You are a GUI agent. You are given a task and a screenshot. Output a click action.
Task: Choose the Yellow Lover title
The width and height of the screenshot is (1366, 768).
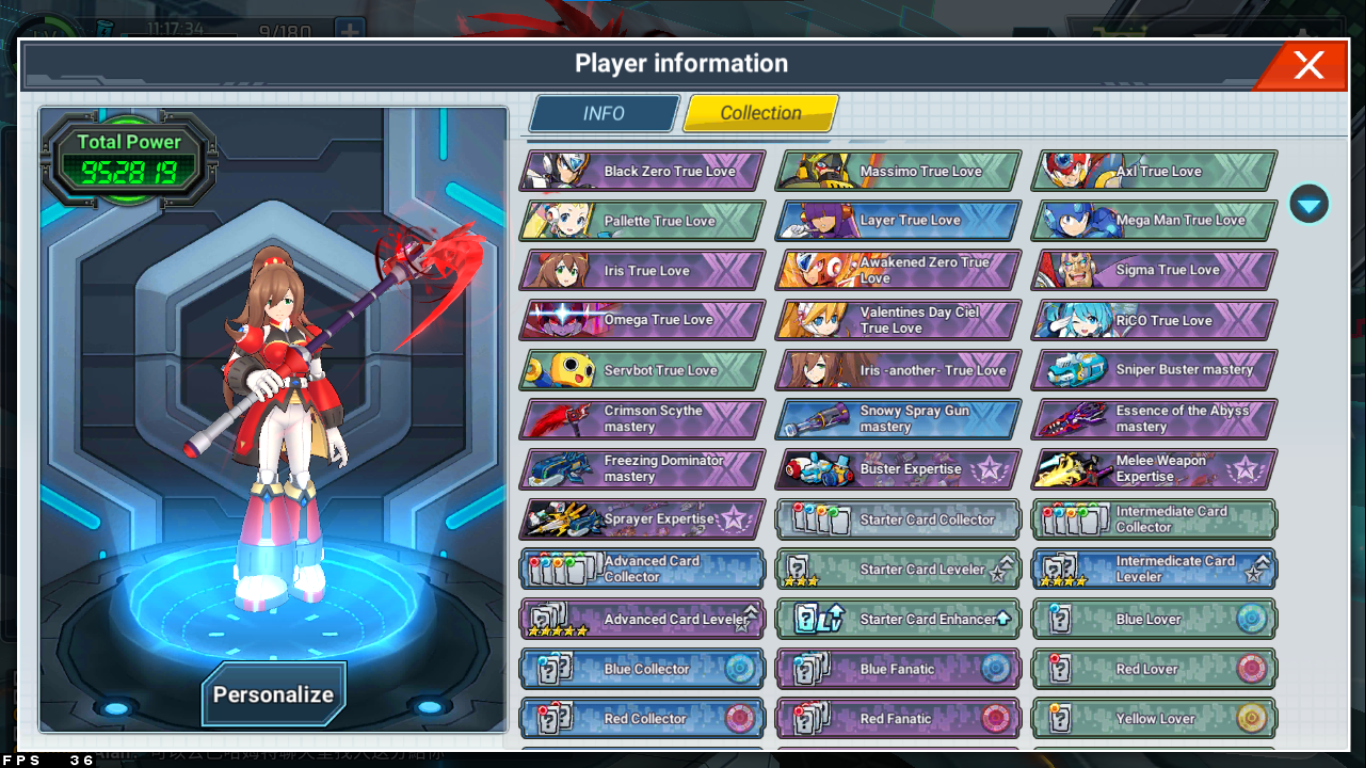click(x=1154, y=718)
